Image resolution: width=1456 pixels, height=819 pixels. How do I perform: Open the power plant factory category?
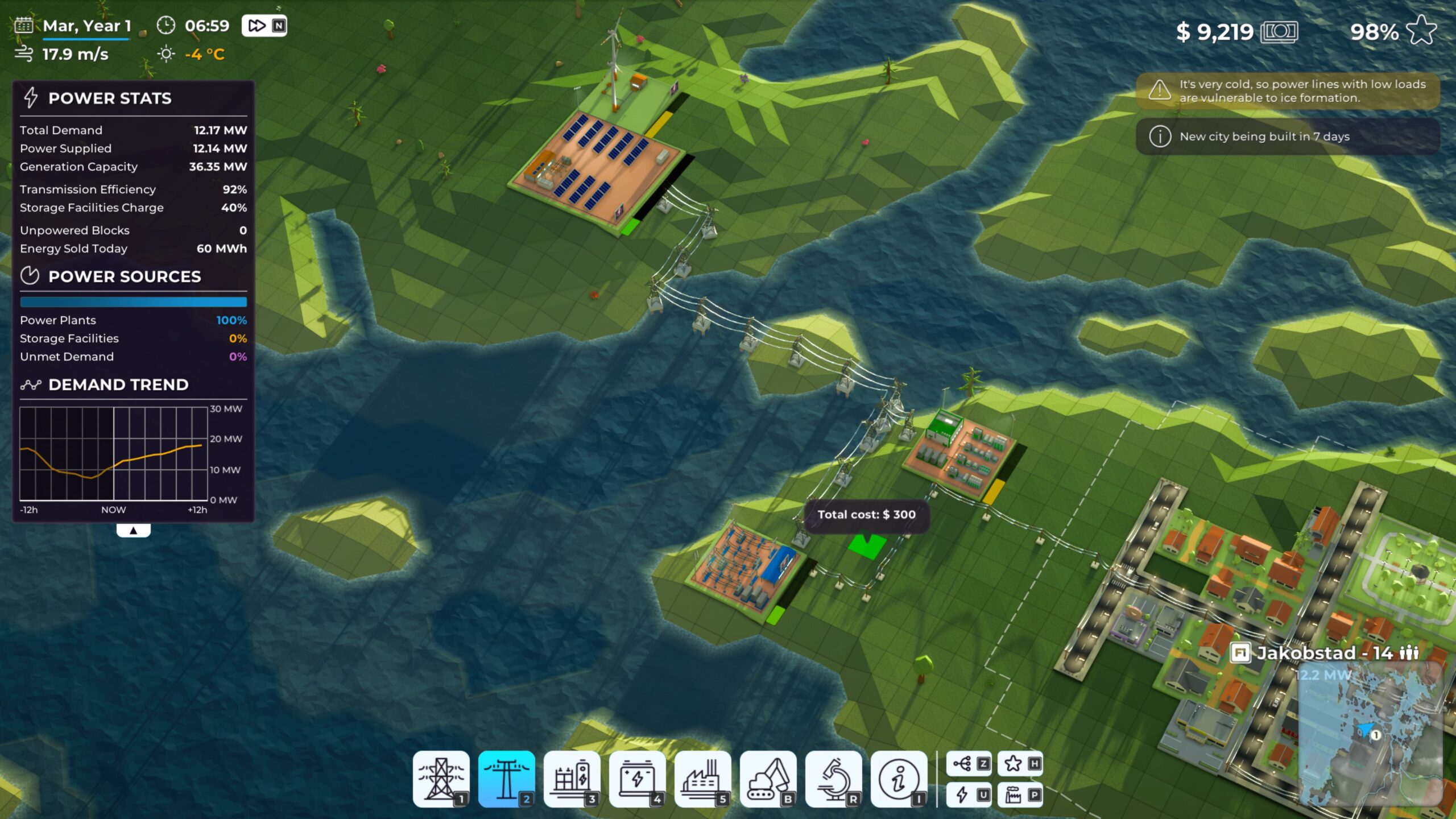pyautogui.click(x=702, y=778)
